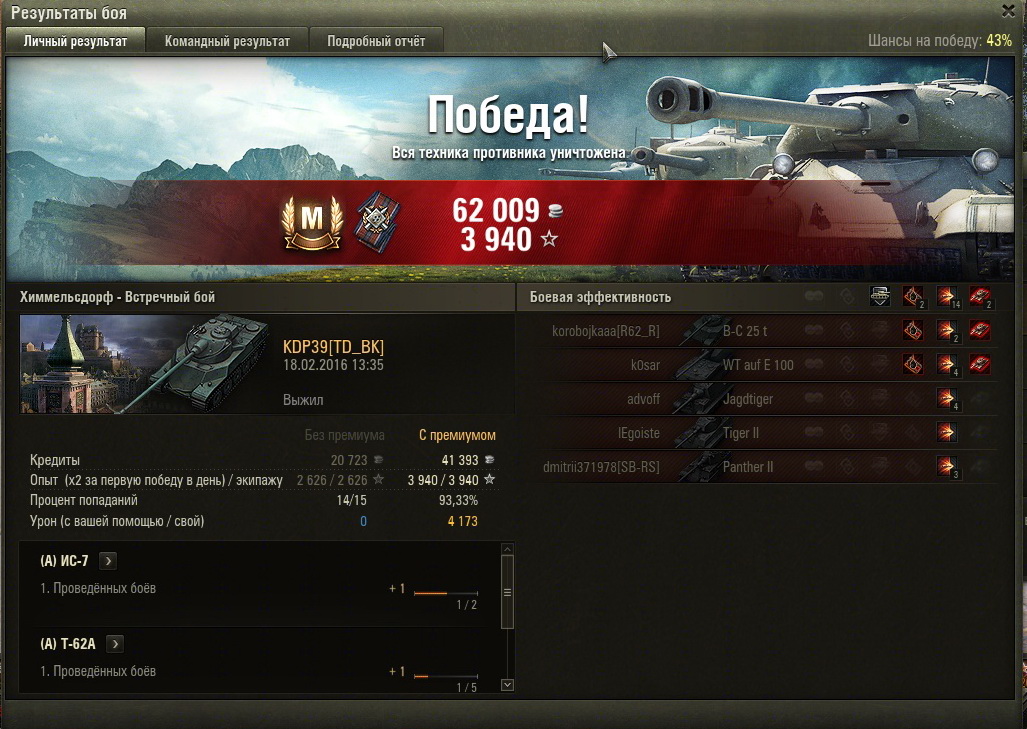This screenshot has width=1027, height=729.
Task: Switch to the Командный результат tab
Action: click(227, 41)
